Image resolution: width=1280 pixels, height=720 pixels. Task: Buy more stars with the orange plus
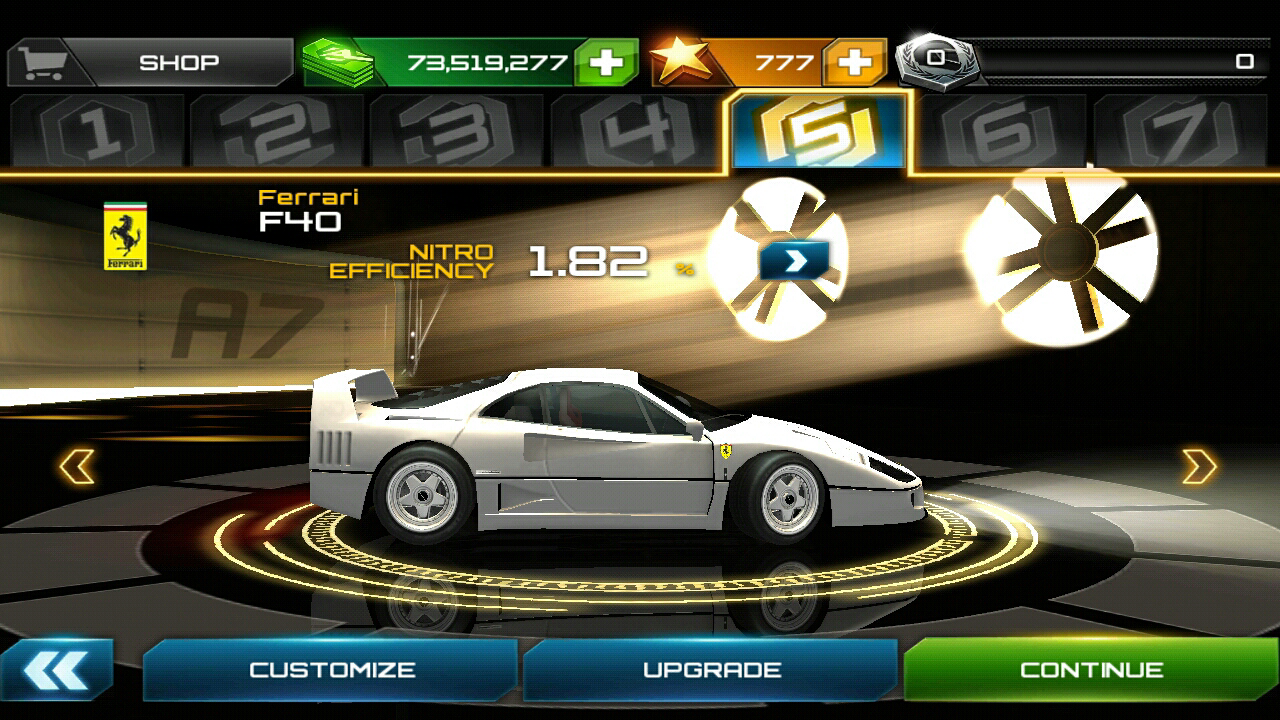tap(853, 62)
